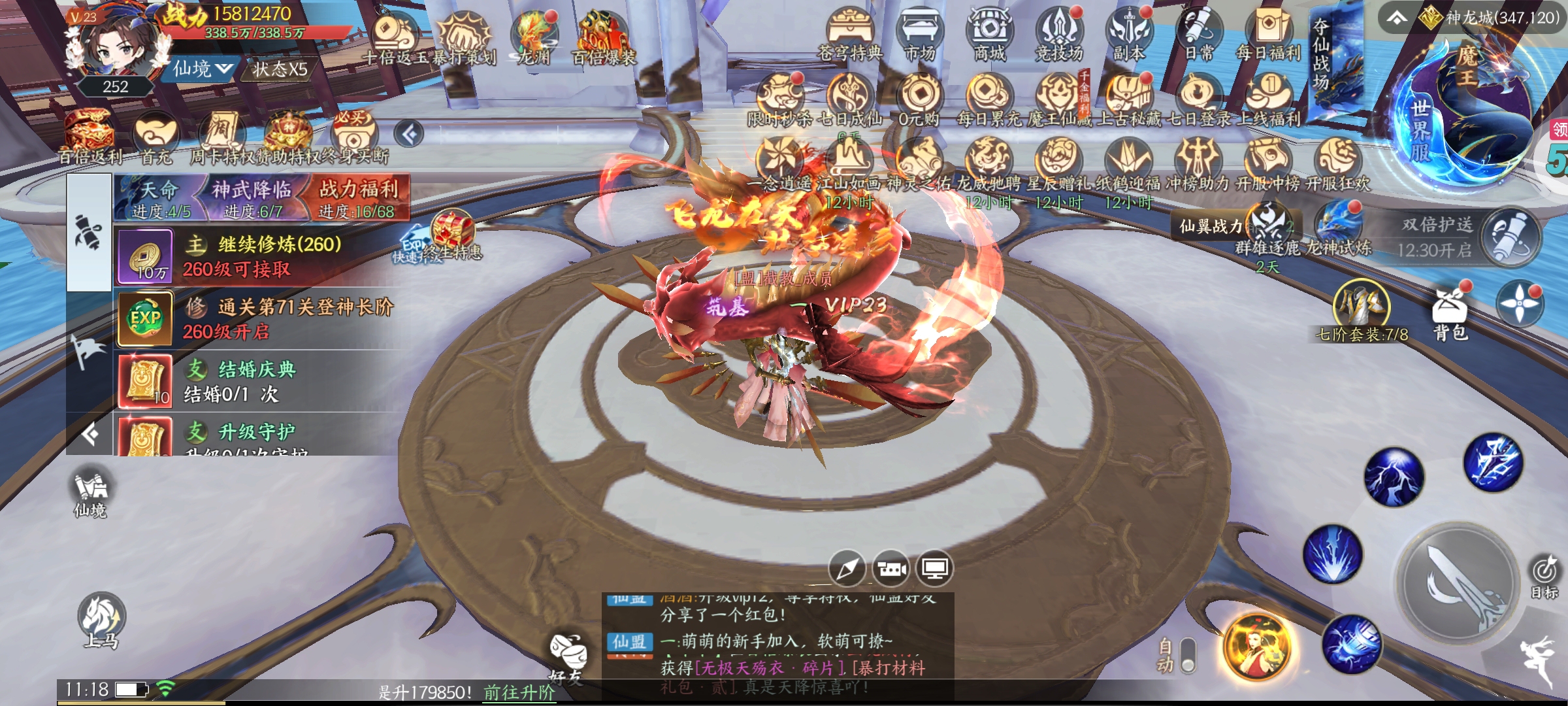Enter the 竞技场 arena
The height and width of the screenshot is (706, 1568).
[x=1059, y=33]
